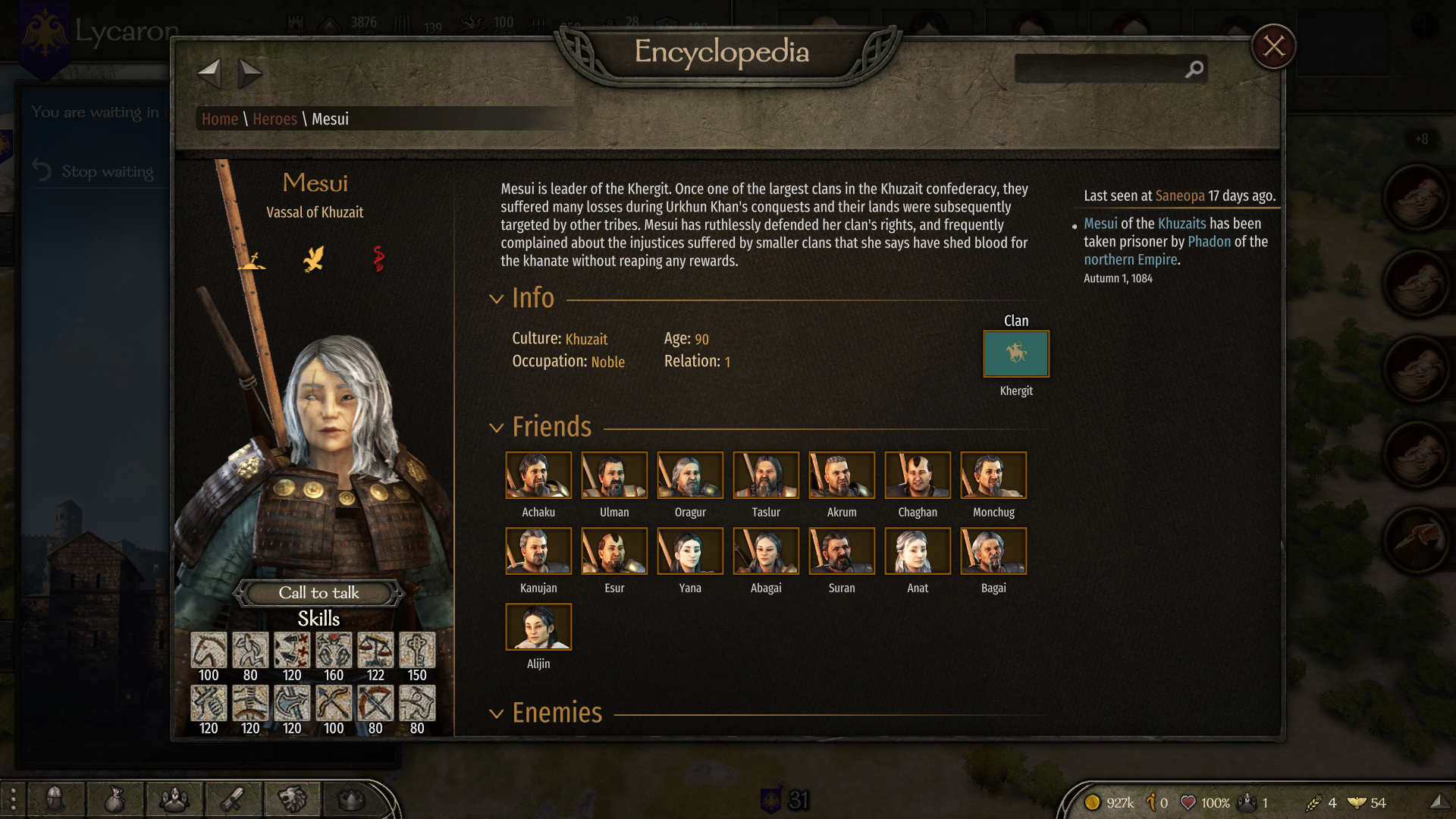This screenshot has width=1456, height=819.
Task: Open Phadon's encyclopedia link
Action: tap(1209, 241)
